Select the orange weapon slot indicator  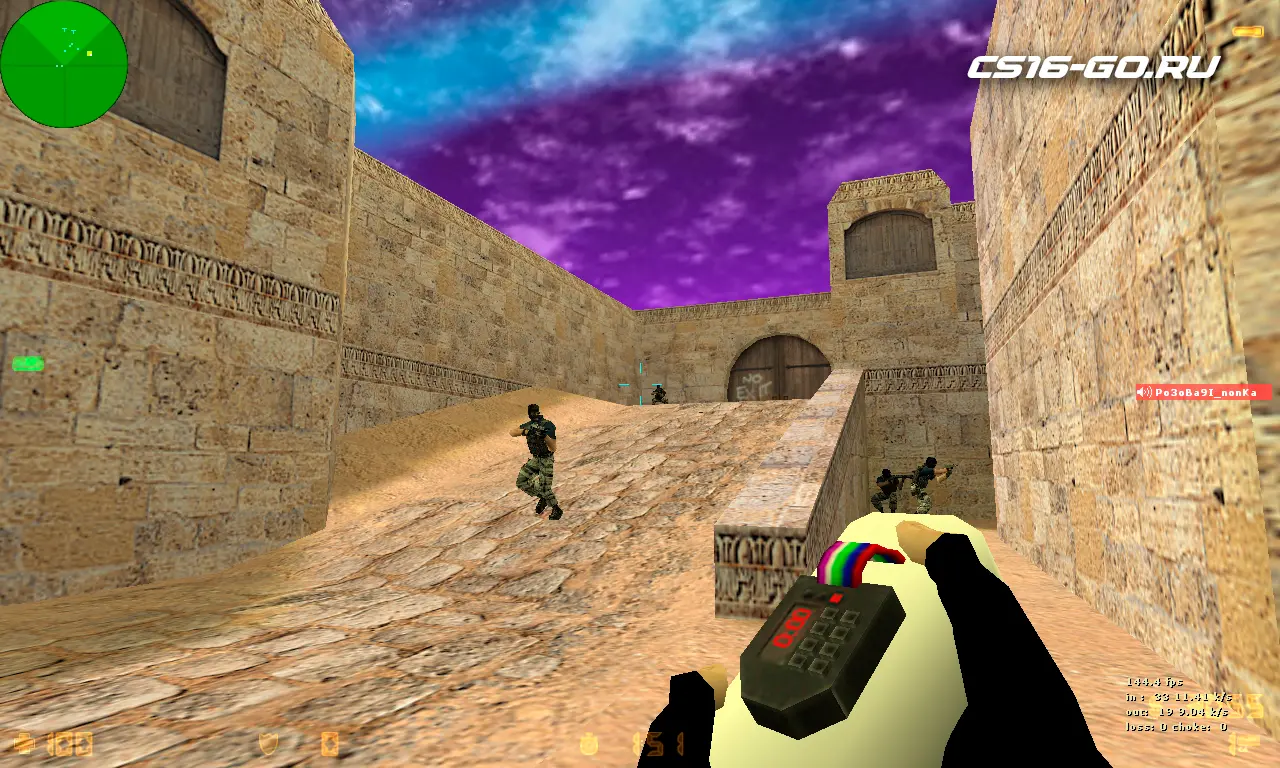point(1247,32)
